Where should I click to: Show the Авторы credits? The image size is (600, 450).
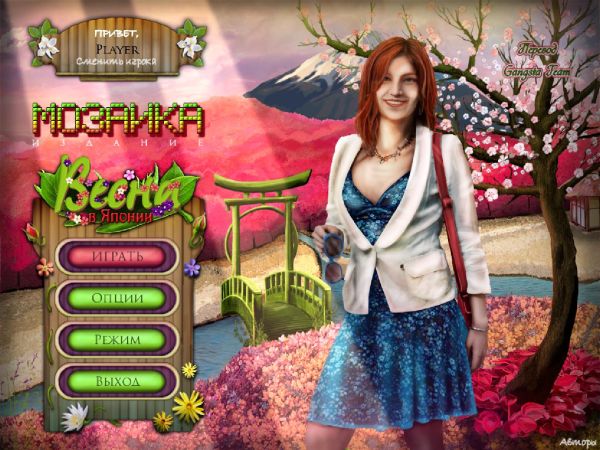pos(575,438)
